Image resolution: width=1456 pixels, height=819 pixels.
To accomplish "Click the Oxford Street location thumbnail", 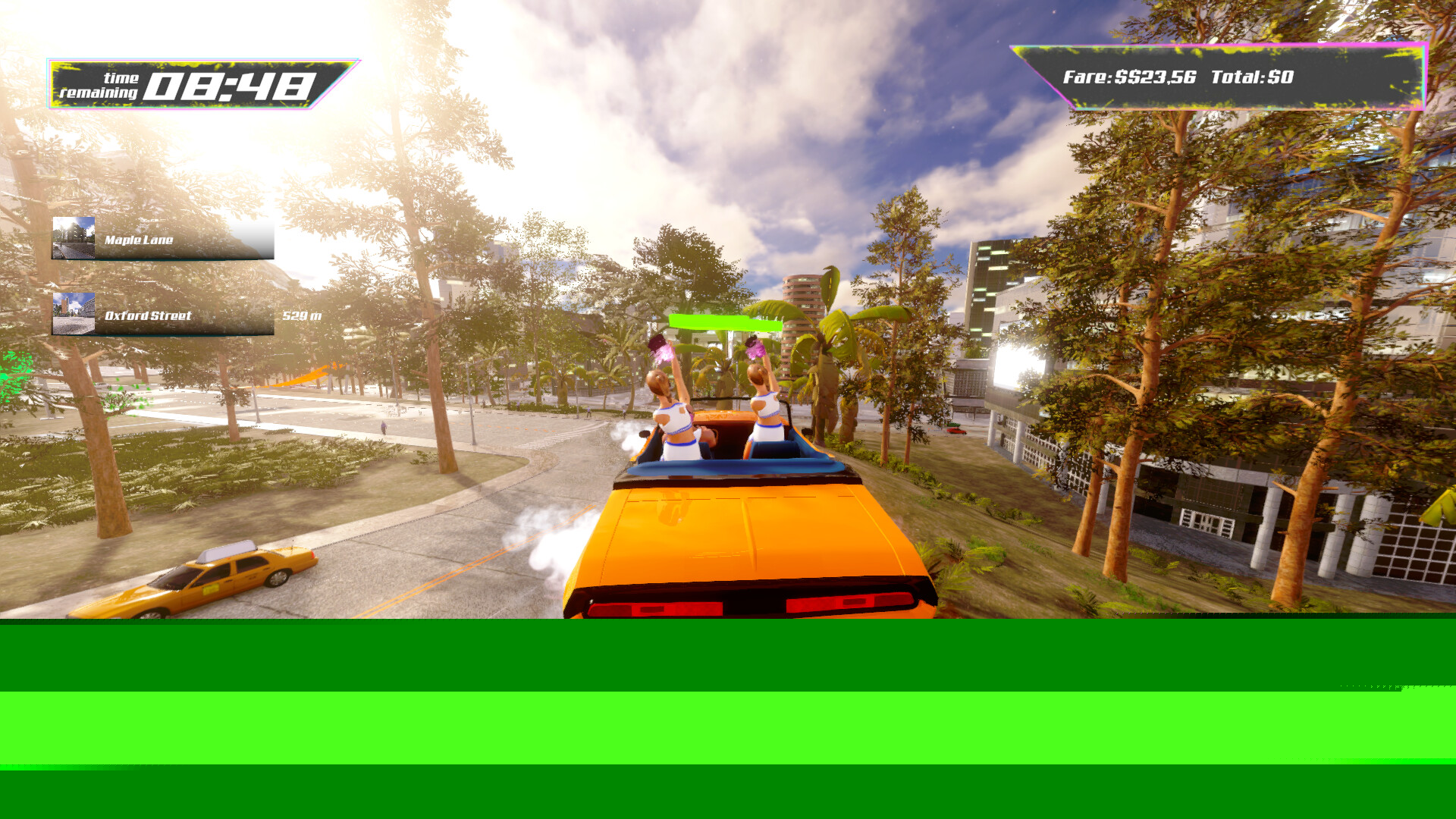I will (74, 314).
